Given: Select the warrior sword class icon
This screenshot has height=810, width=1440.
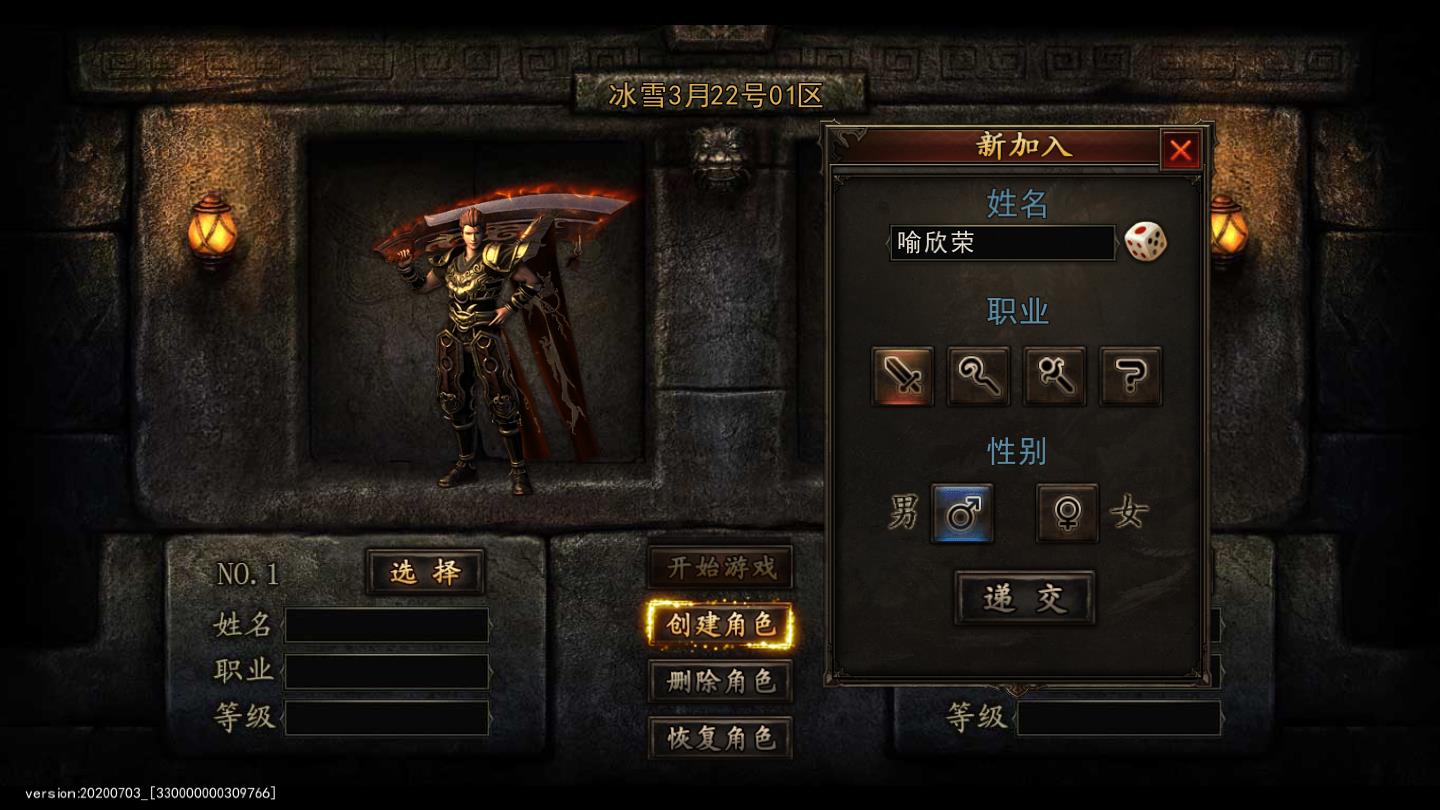Looking at the screenshot, I should coord(901,377).
